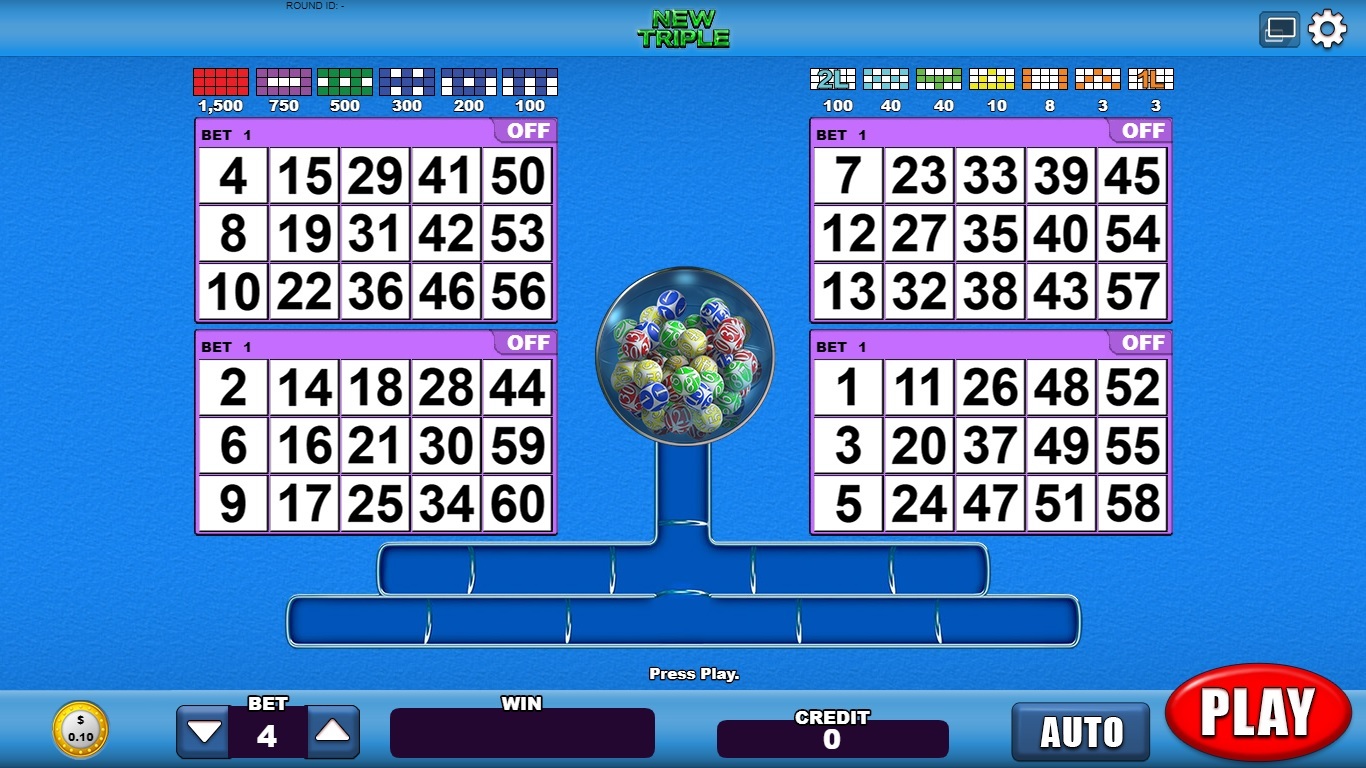Click the orange 8 payout pattern icon
This screenshot has height=768, width=1366.
1046,80
